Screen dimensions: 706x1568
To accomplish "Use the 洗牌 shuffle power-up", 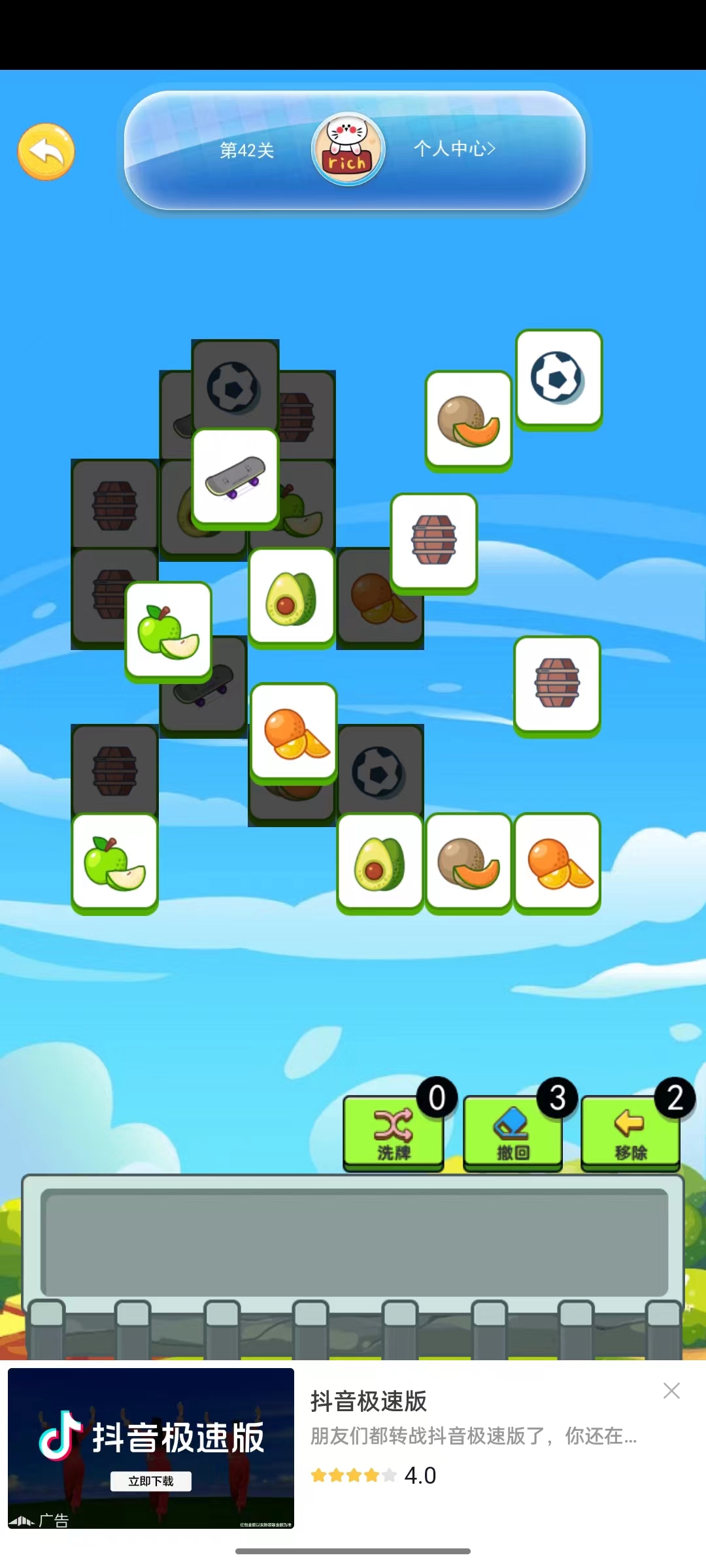I will click(394, 1132).
